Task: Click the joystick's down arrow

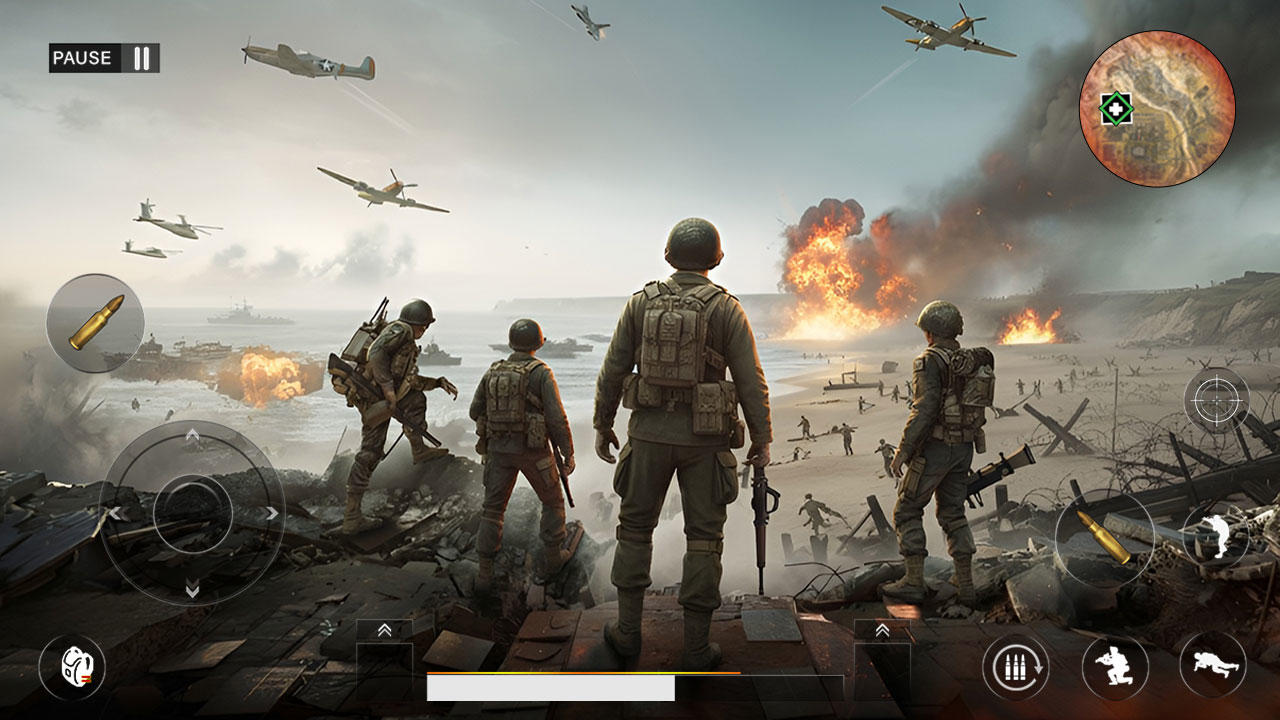Action: 192,592
